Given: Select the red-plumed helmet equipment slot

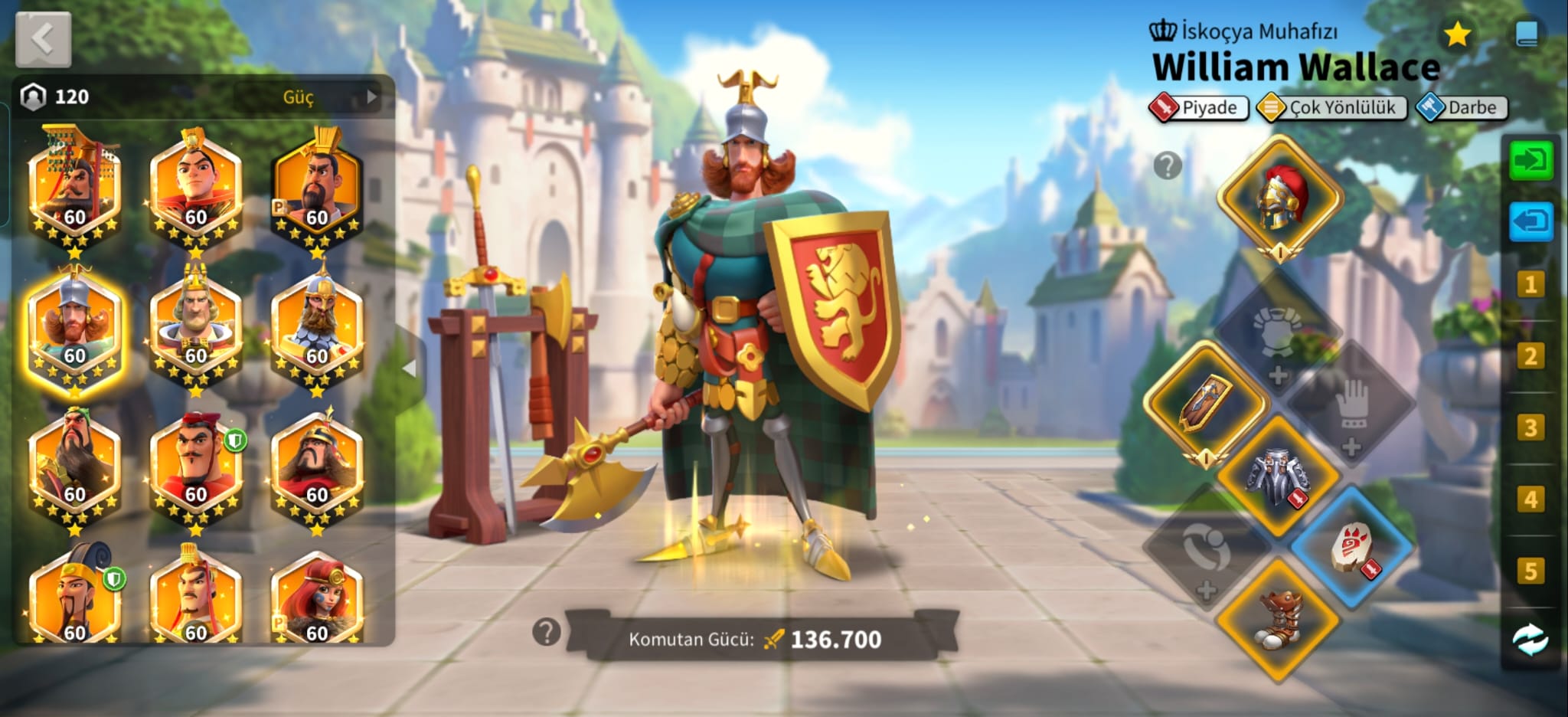Looking at the screenshot, I should (x=1279, y=198).
